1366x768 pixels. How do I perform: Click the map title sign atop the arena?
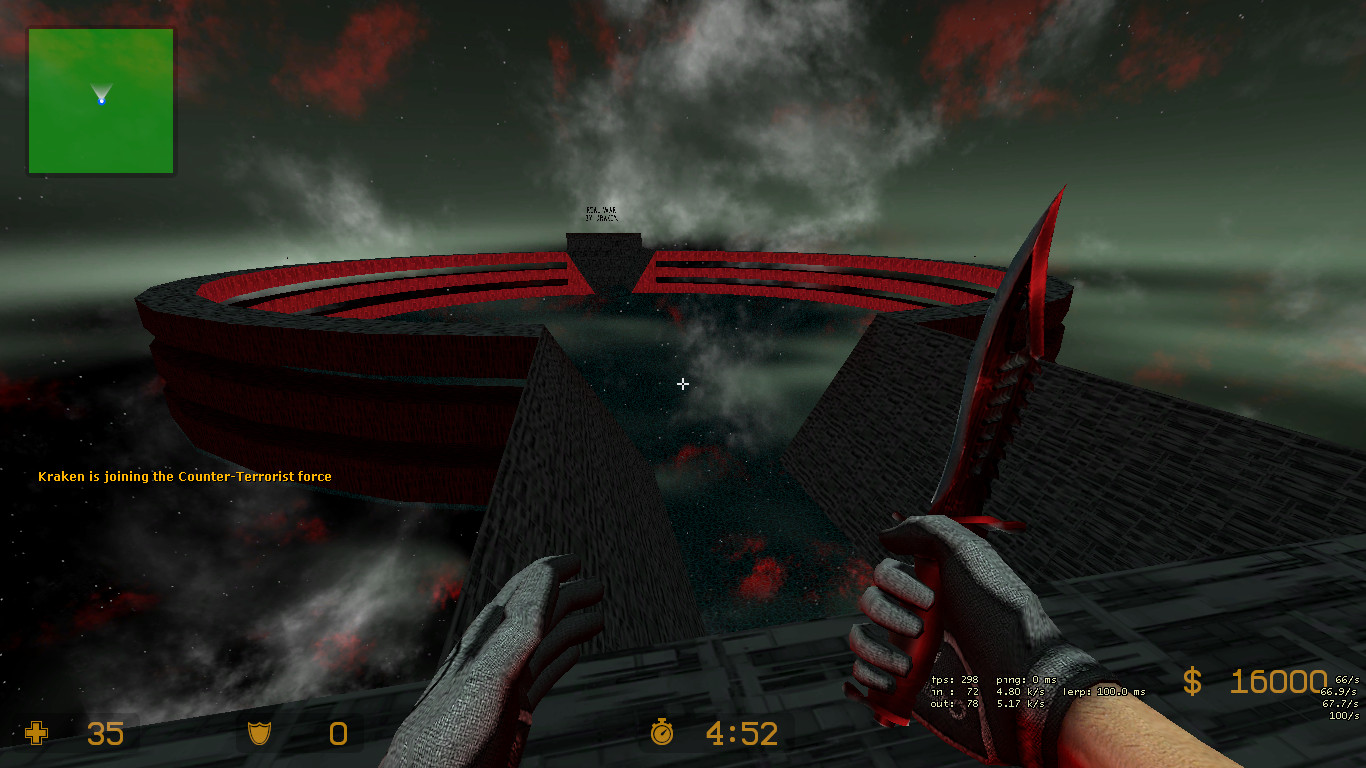[601, 215]
